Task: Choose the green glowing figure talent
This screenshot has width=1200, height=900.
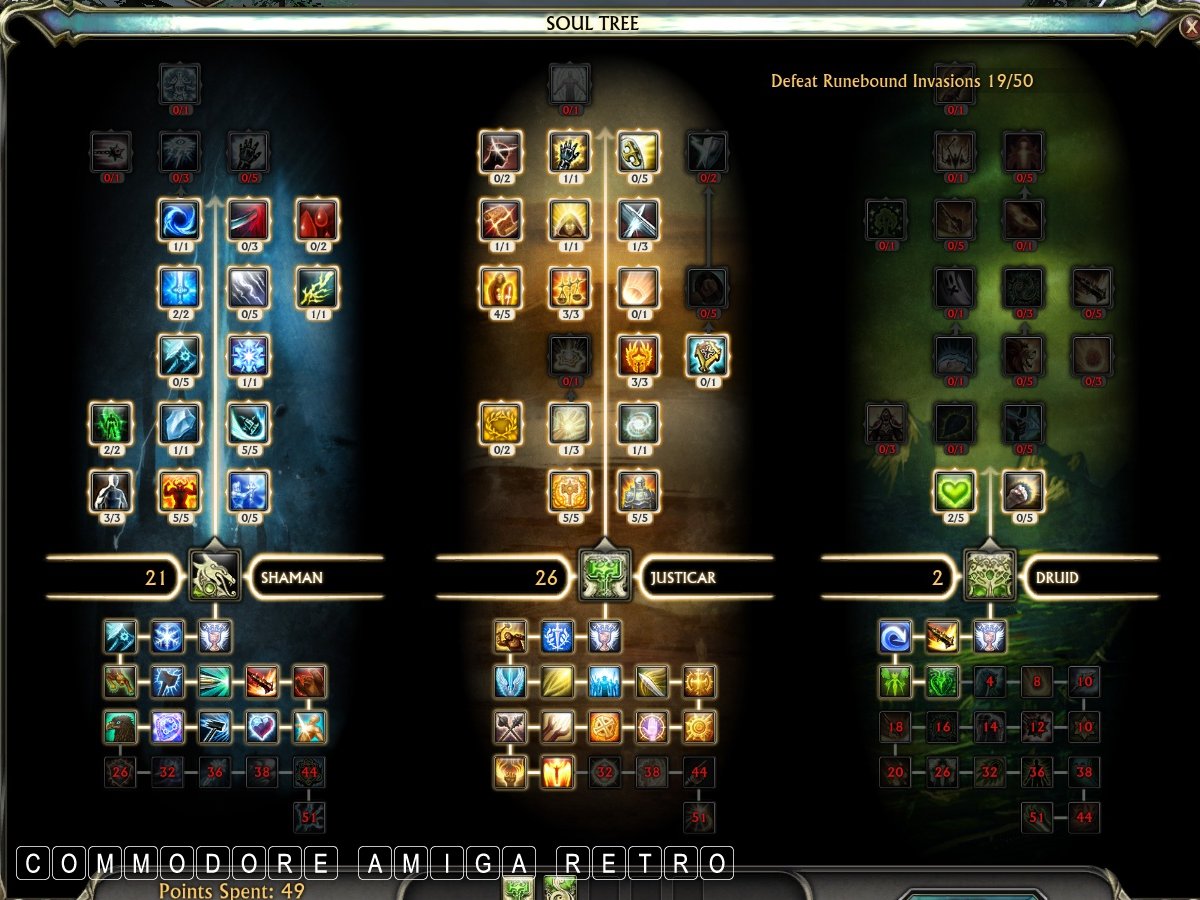Action: point(111,423)
